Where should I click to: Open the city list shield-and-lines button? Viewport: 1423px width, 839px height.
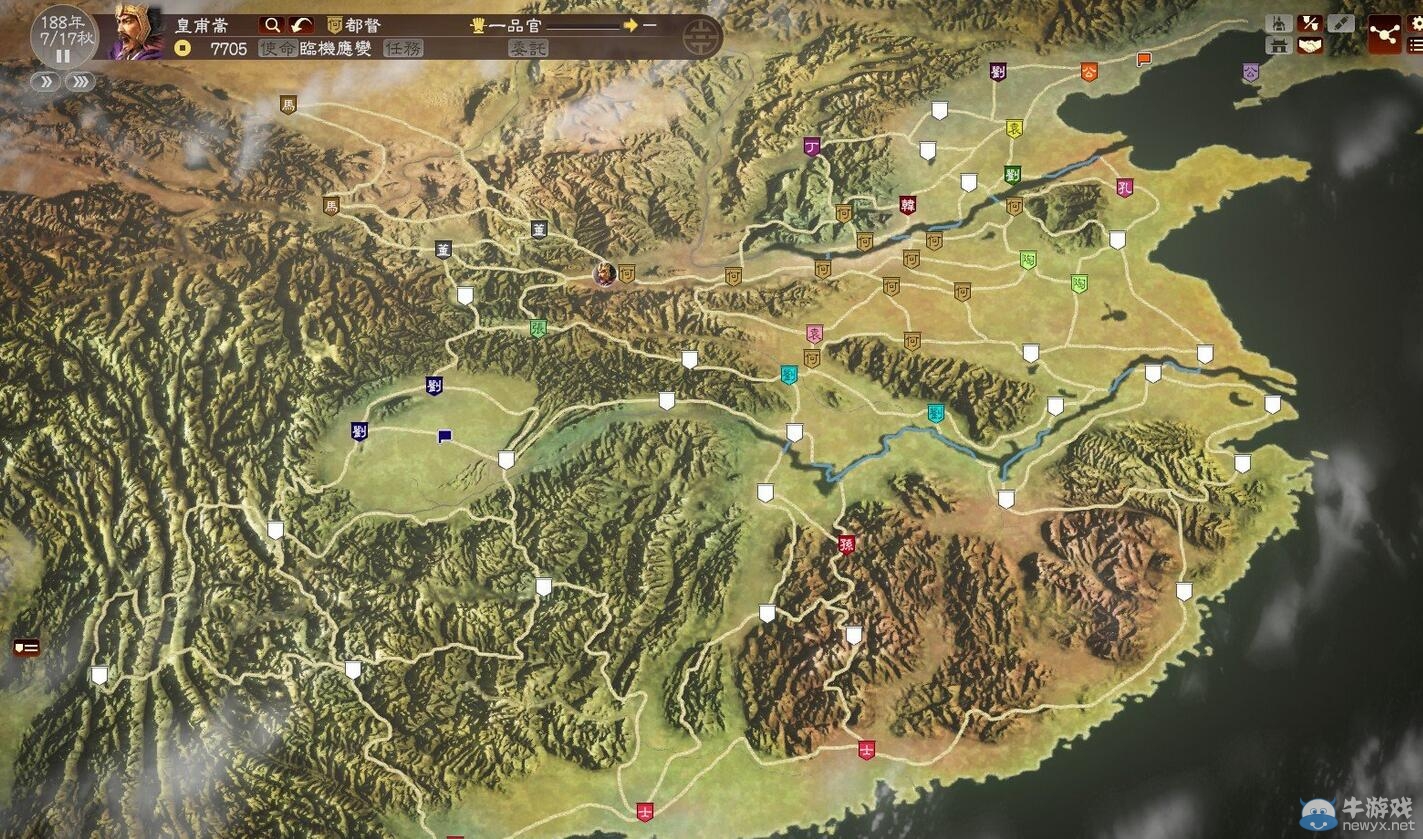click(x=26, y=647)
